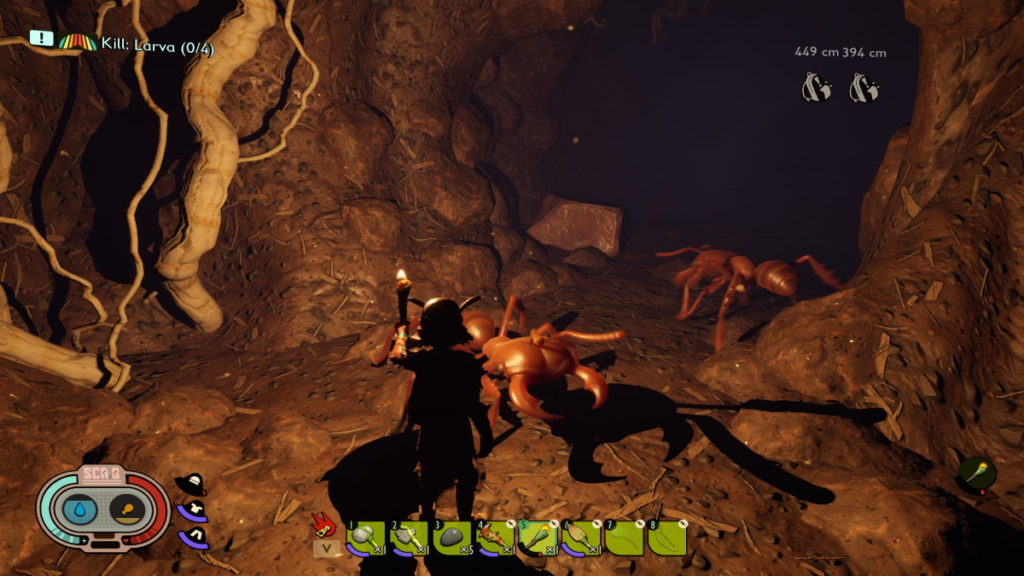Image resolution: width=1024 pixels, height=576 pixels.
Task: Click the leg armor status icon
Action: pyautogui.click(x=191, y=536)
